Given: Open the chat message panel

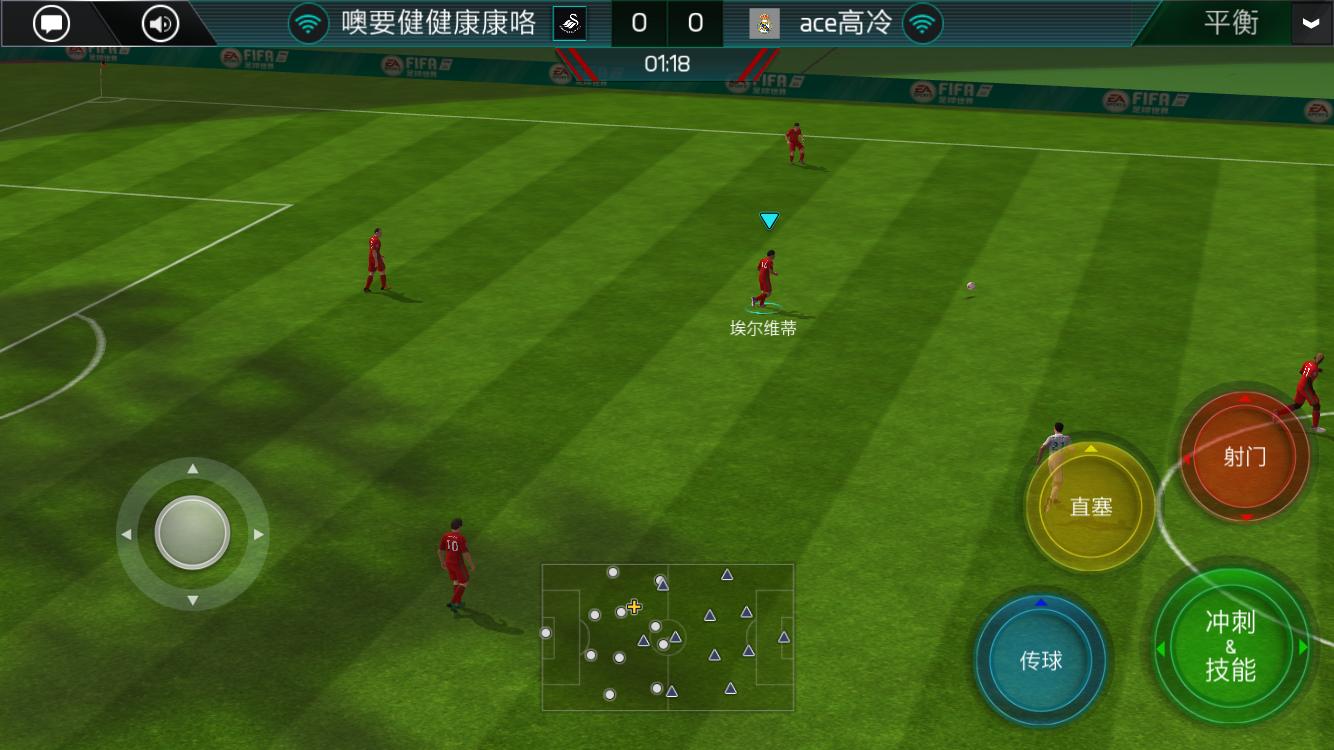Looking at the screenshot, I should click(x=50, y=22).
